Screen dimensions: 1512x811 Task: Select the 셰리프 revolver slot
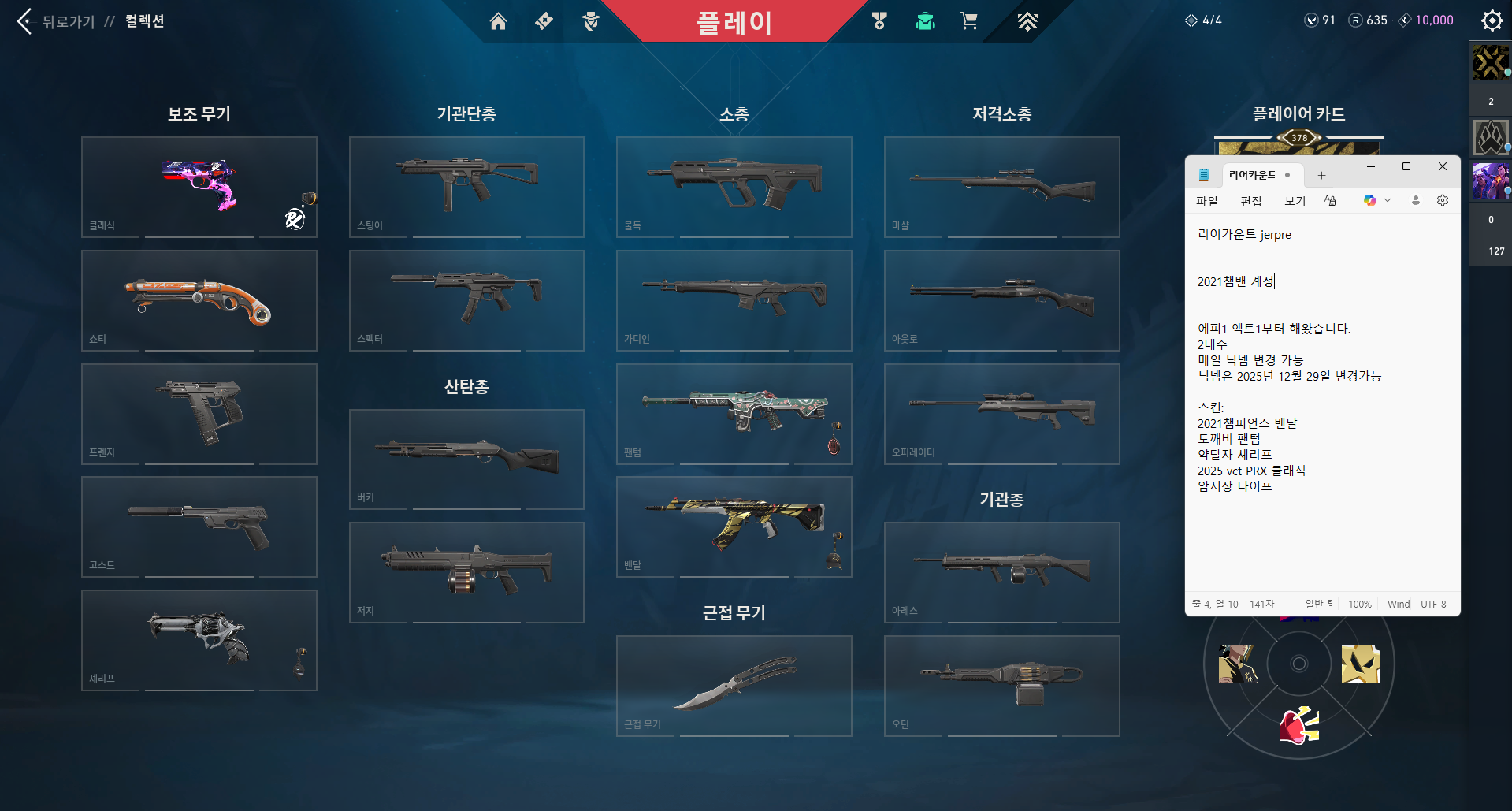click(199, 640)
